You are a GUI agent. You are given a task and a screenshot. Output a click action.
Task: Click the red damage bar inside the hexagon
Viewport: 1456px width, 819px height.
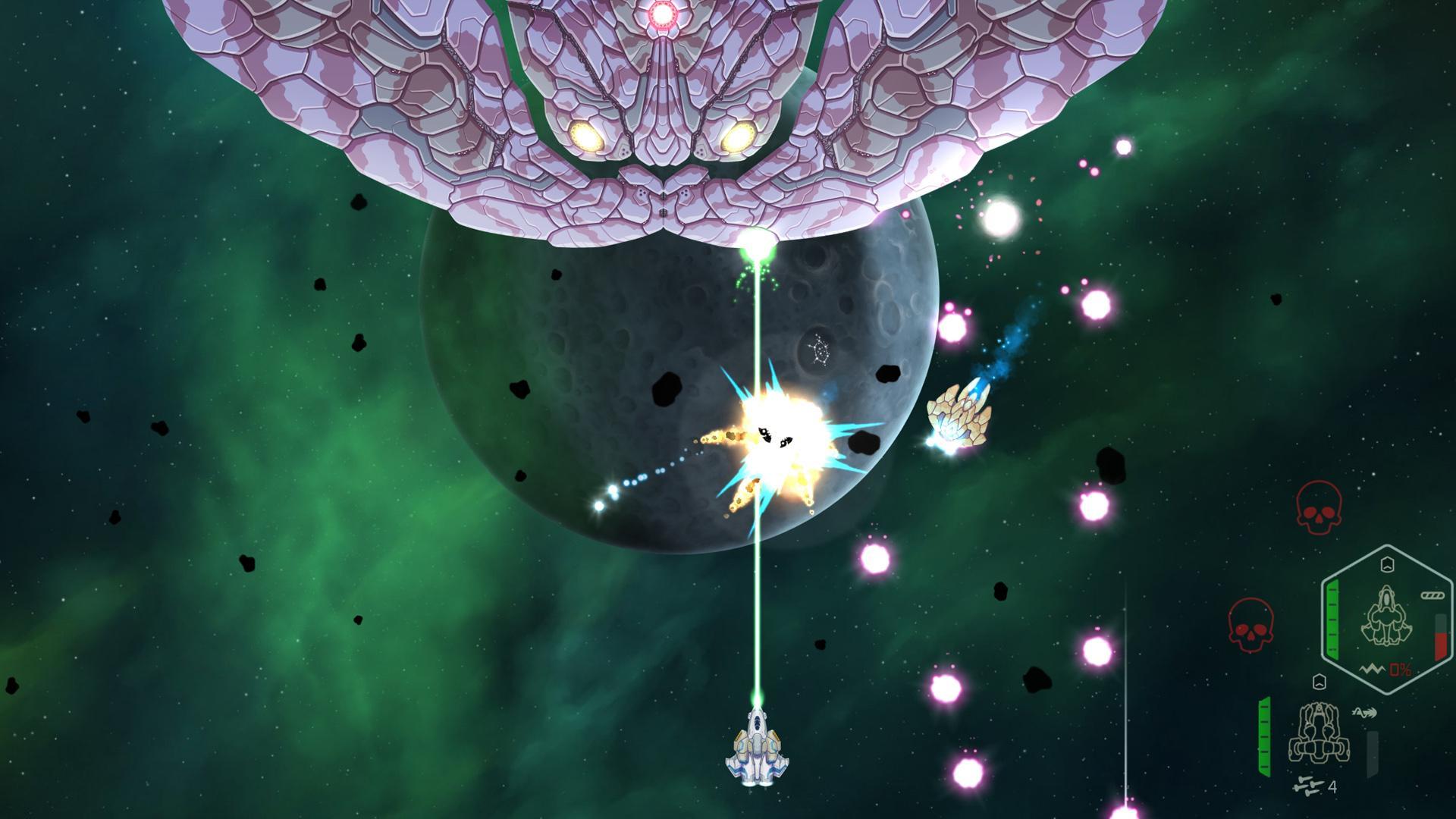click(x=1439, y=645)
